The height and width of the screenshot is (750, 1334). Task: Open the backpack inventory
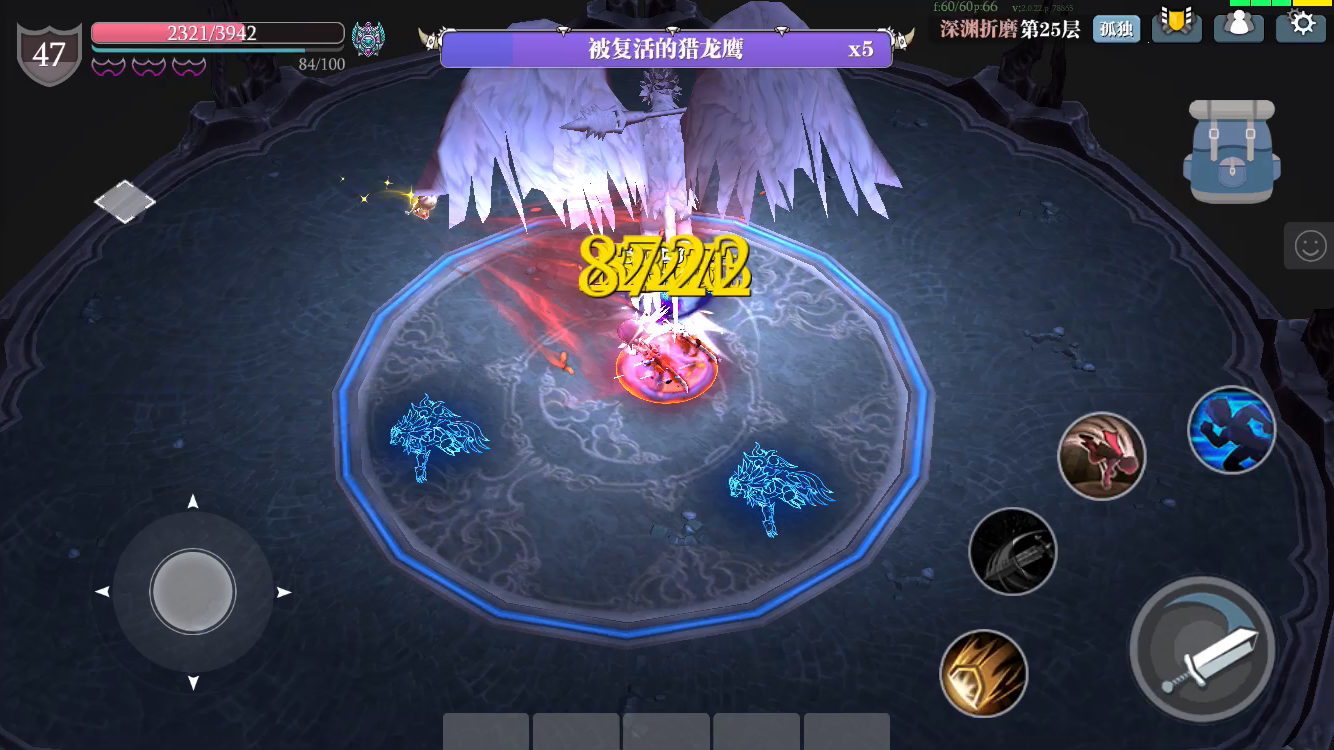pos(1231,150)
